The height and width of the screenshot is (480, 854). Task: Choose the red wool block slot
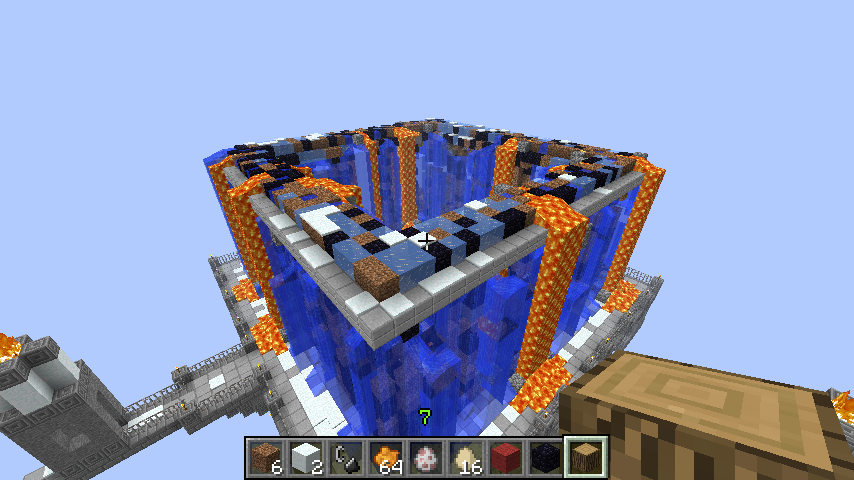(506, 457)
